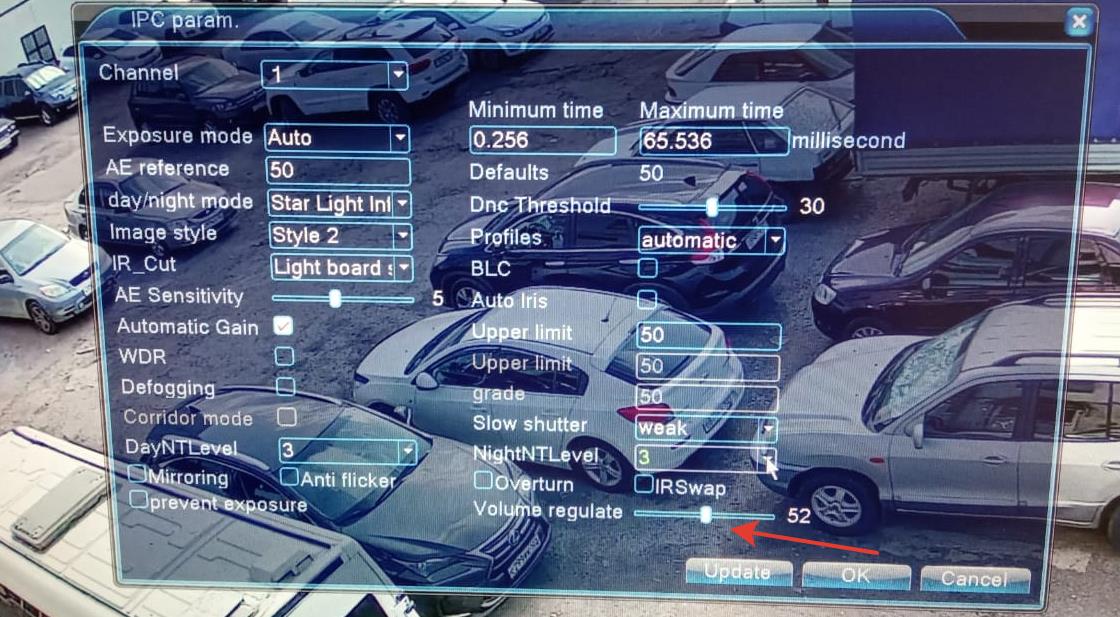
Task: Click the AE reference input field
Action: [338, 171]
